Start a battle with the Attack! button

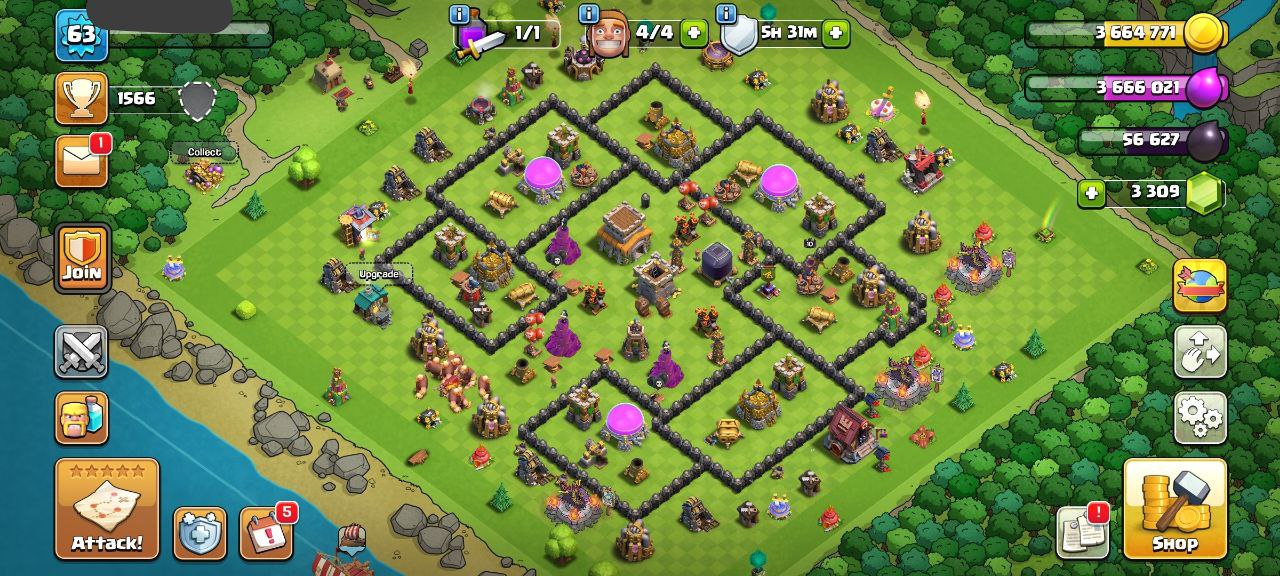tap(107, 509)
